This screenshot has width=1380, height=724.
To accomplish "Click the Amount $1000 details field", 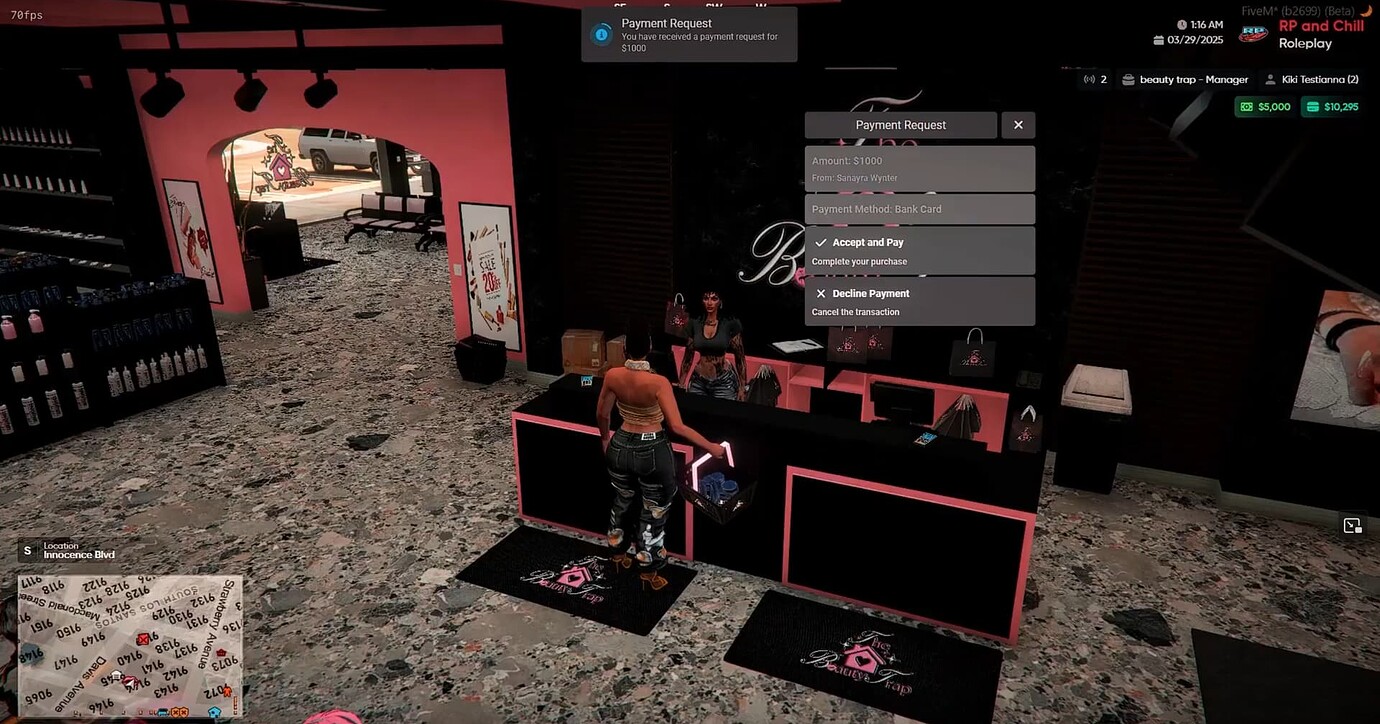I will [919, 168].
